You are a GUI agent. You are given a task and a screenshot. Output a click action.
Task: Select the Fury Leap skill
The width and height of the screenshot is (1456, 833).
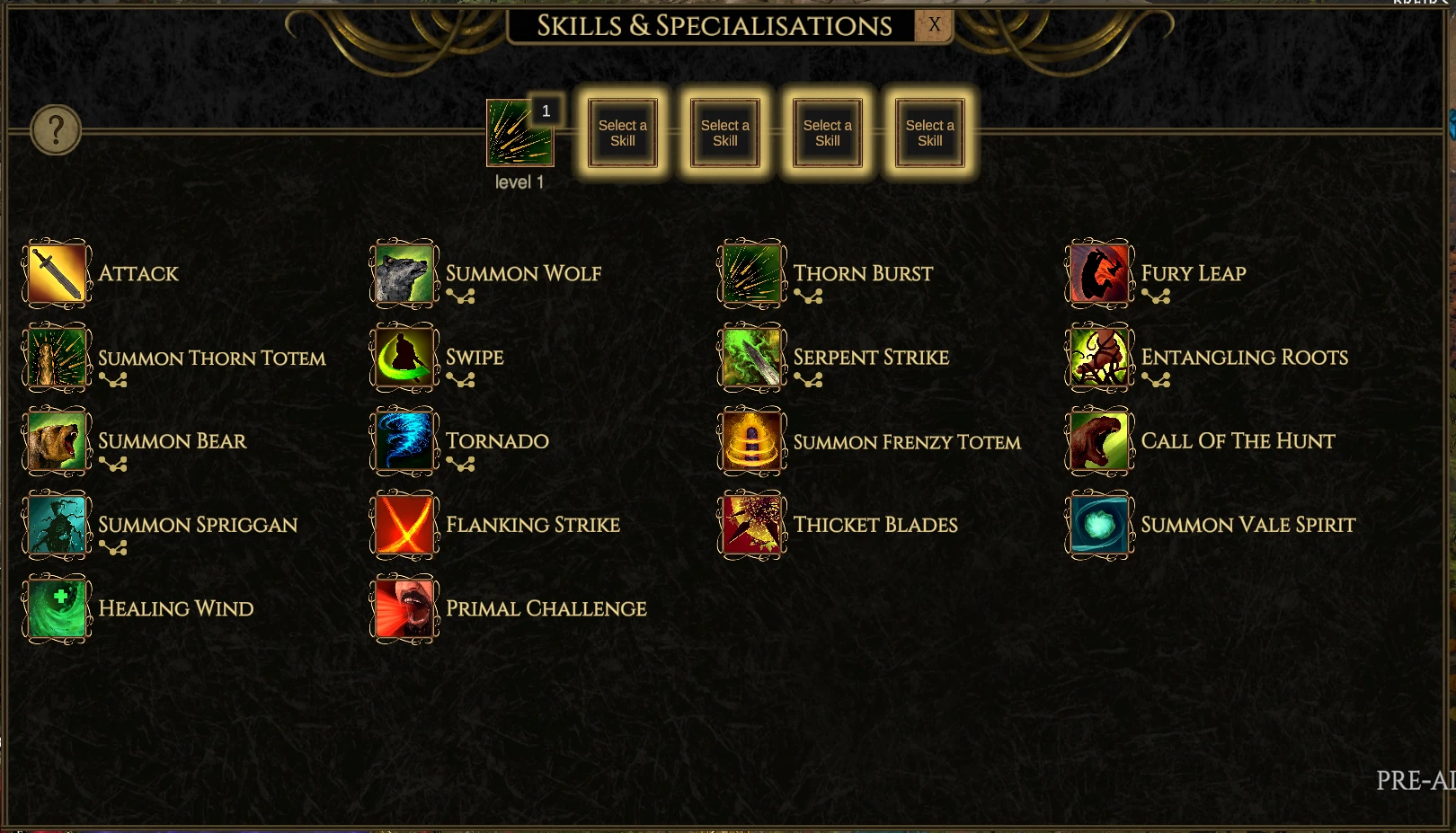tap(1097, 273)
